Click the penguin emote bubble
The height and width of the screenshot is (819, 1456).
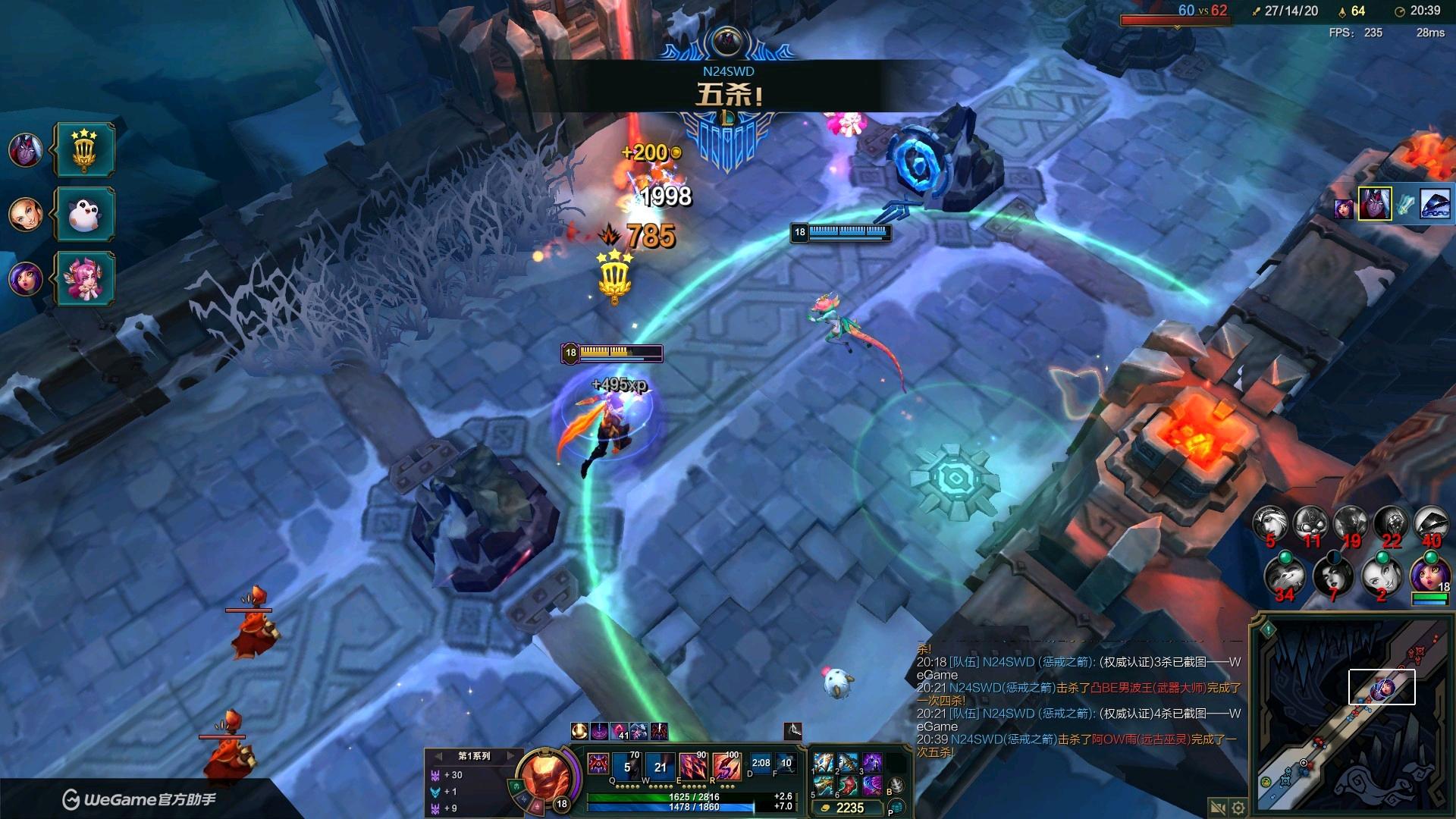[x=85, y=215]
